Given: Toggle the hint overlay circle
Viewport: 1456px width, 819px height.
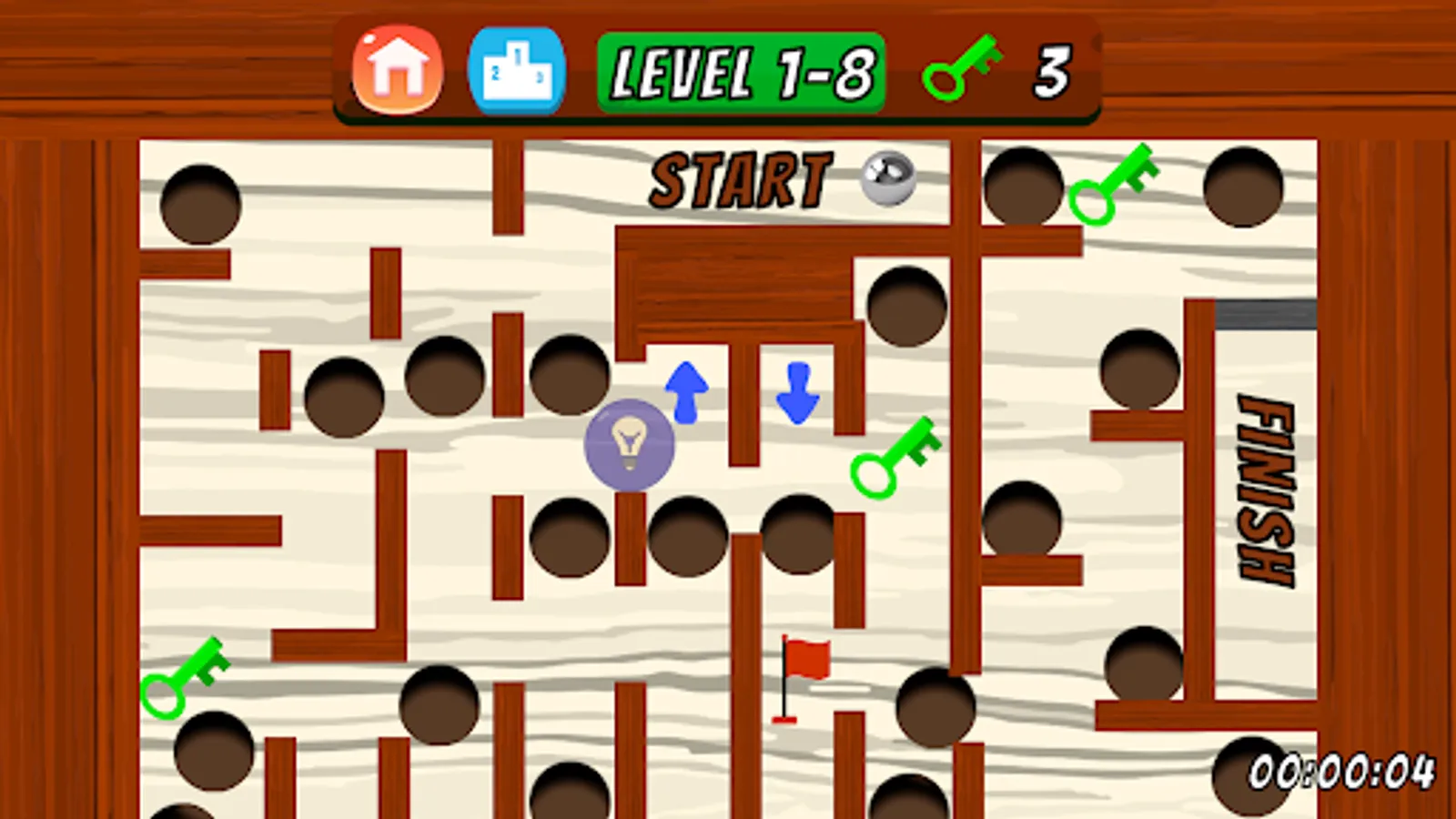Looking at the screenshot, I should [x=630, y=445].
